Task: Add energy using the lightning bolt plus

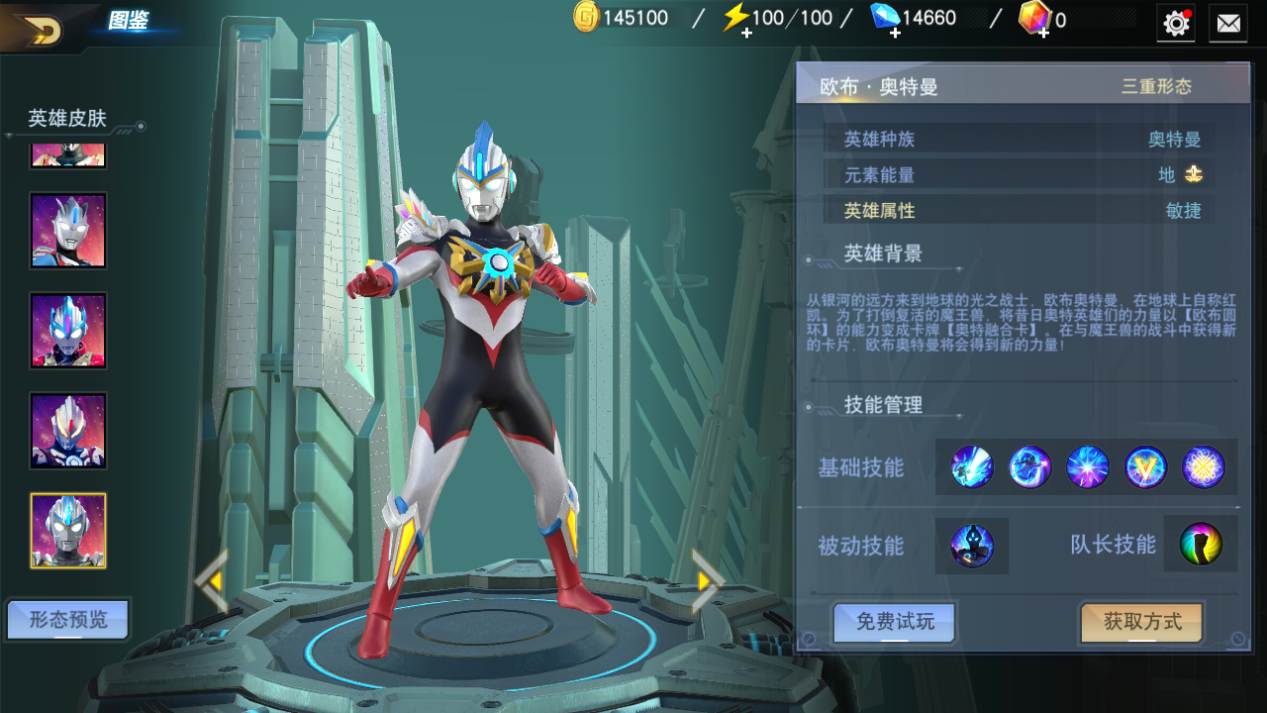Action: pyautogui.click(x=746, y=32)
